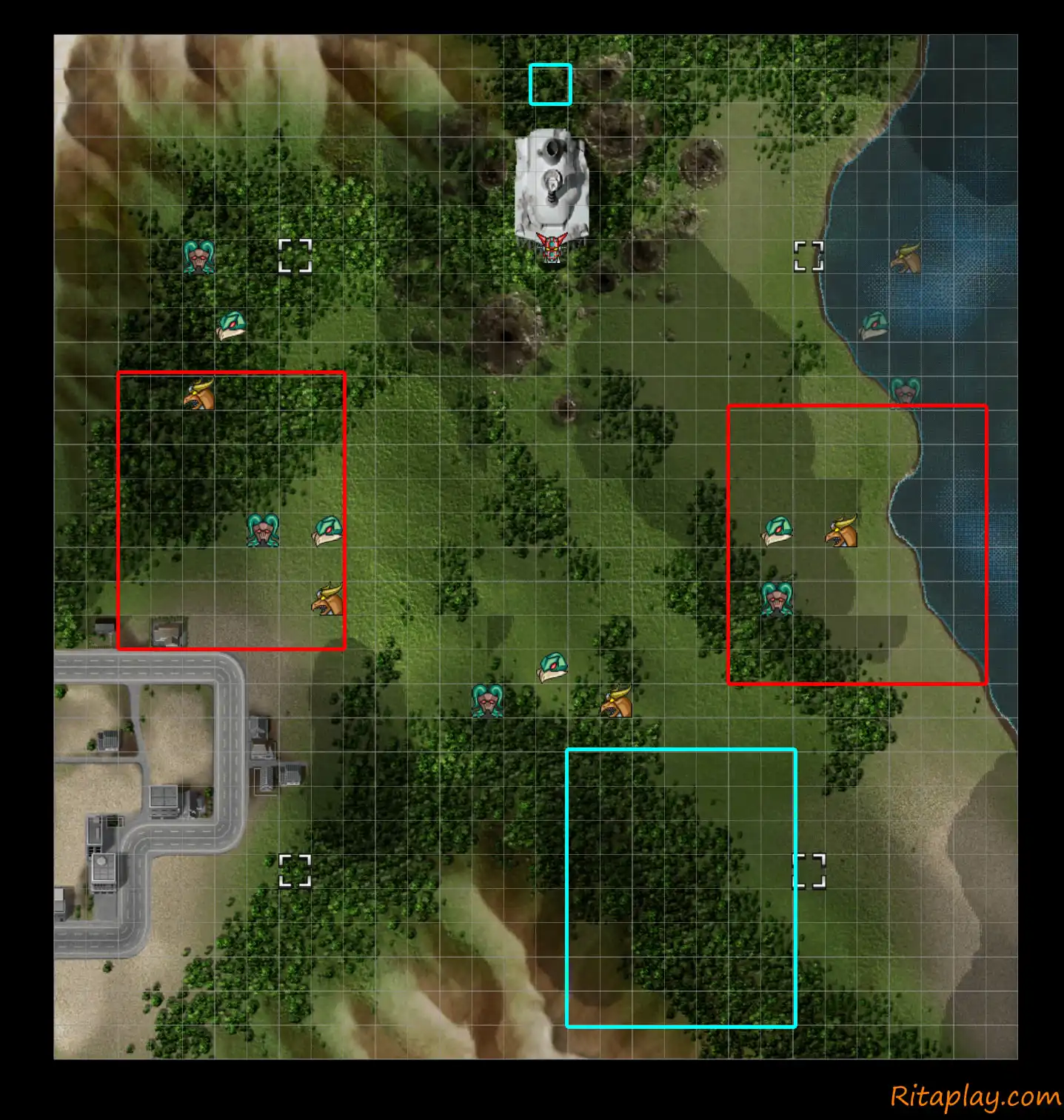Select the red horned robot unit

[x=552, y=248]
